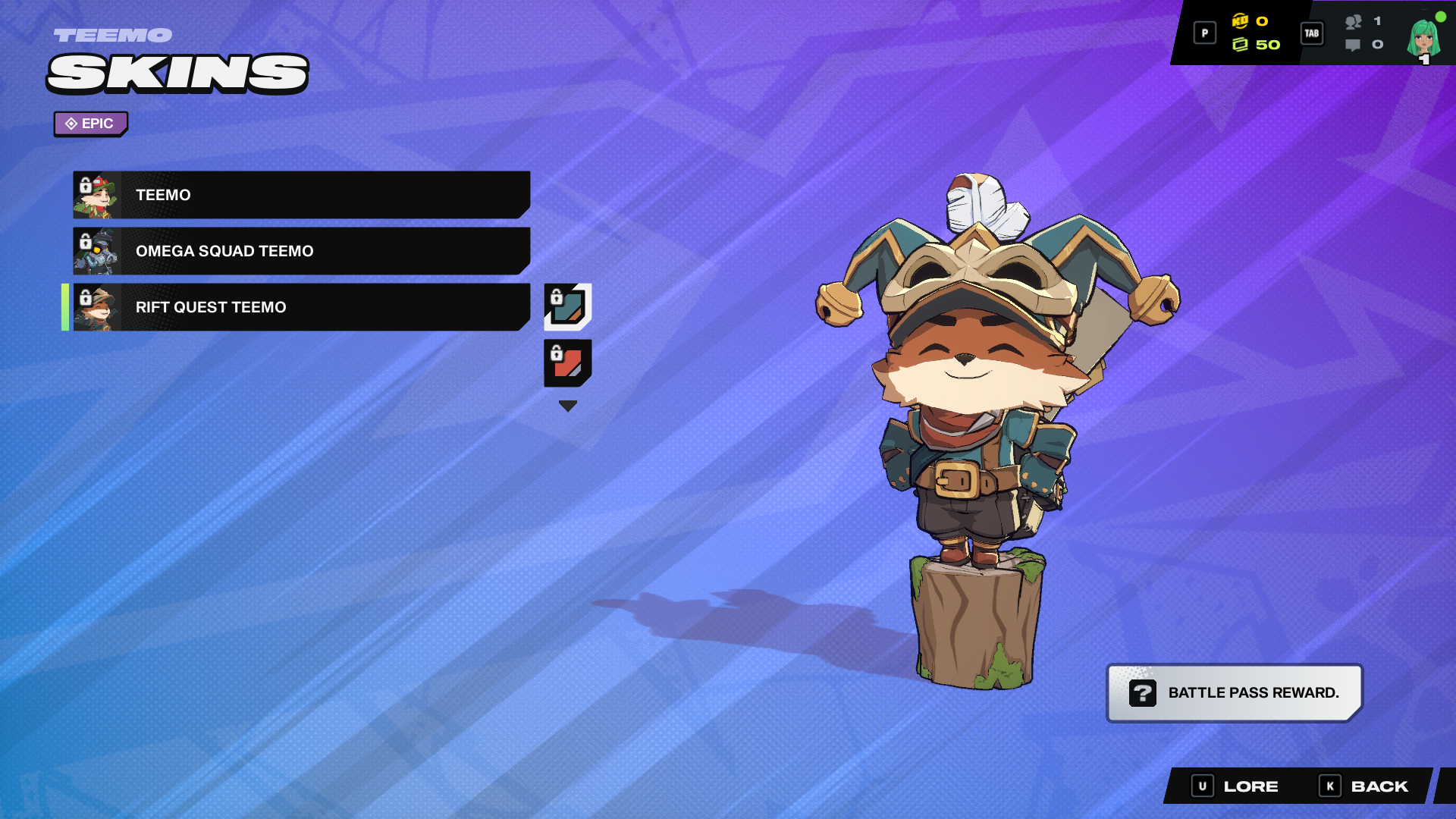Click the Omega Squad Teemo portrait icon
The height and width of the screenshot is (819, 1456).
(x=100, y=250)
